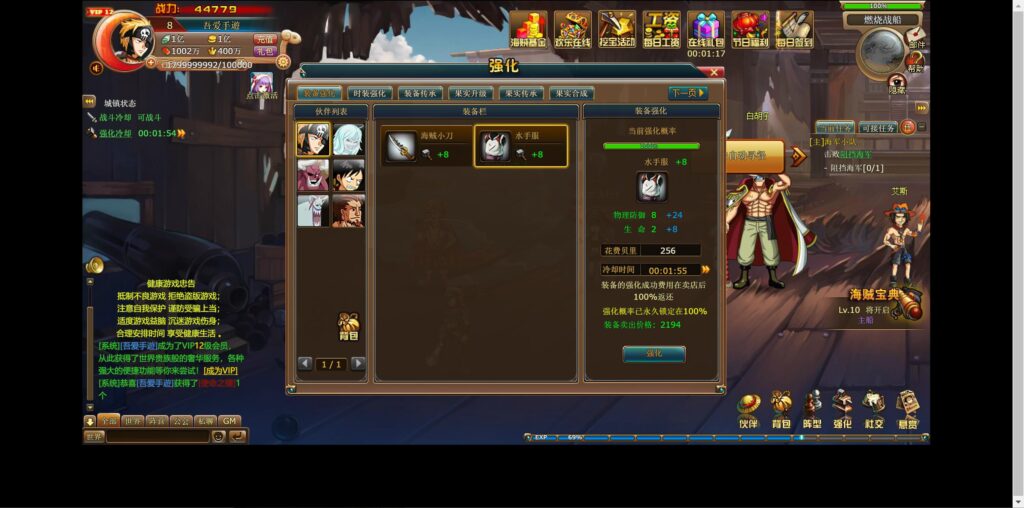Click the 成为VIP link in chat
Image resolution: width=1024 pixels, height=508 pixels.
(220, 370)
